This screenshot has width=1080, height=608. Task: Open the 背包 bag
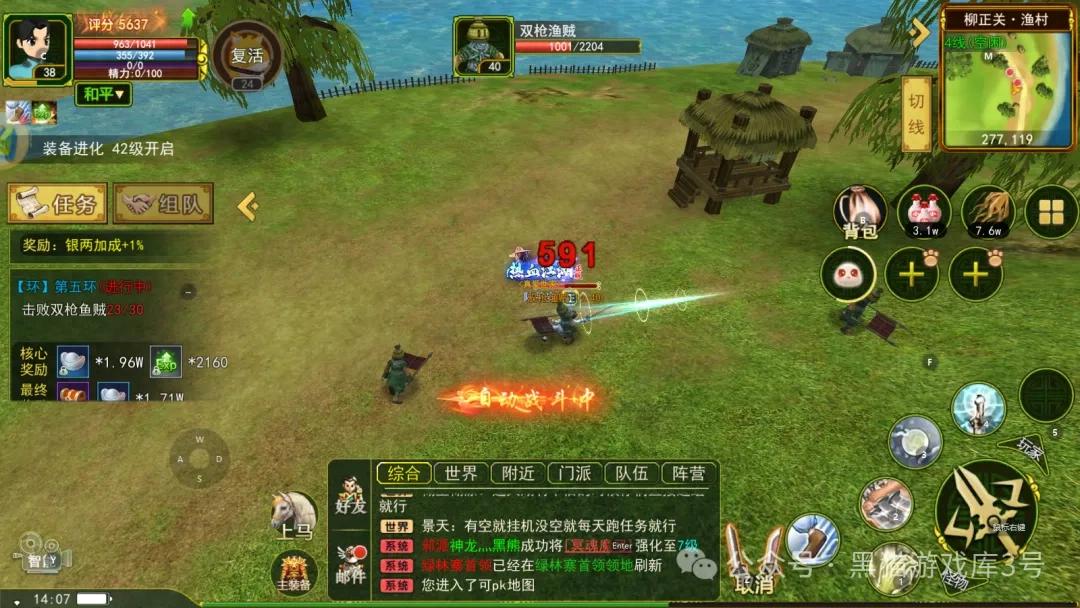click(860, 213)
